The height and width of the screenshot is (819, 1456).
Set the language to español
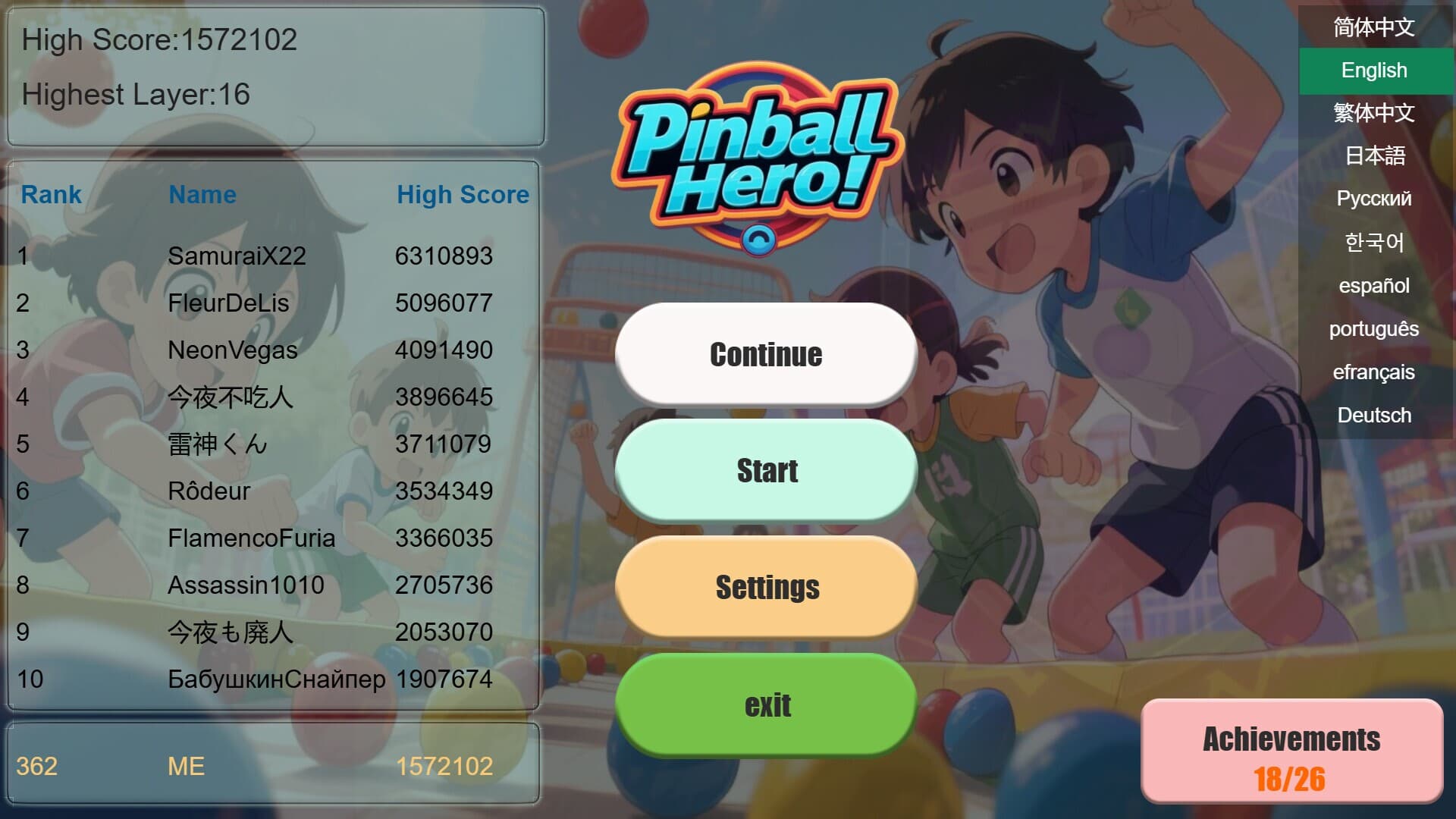1374,286
